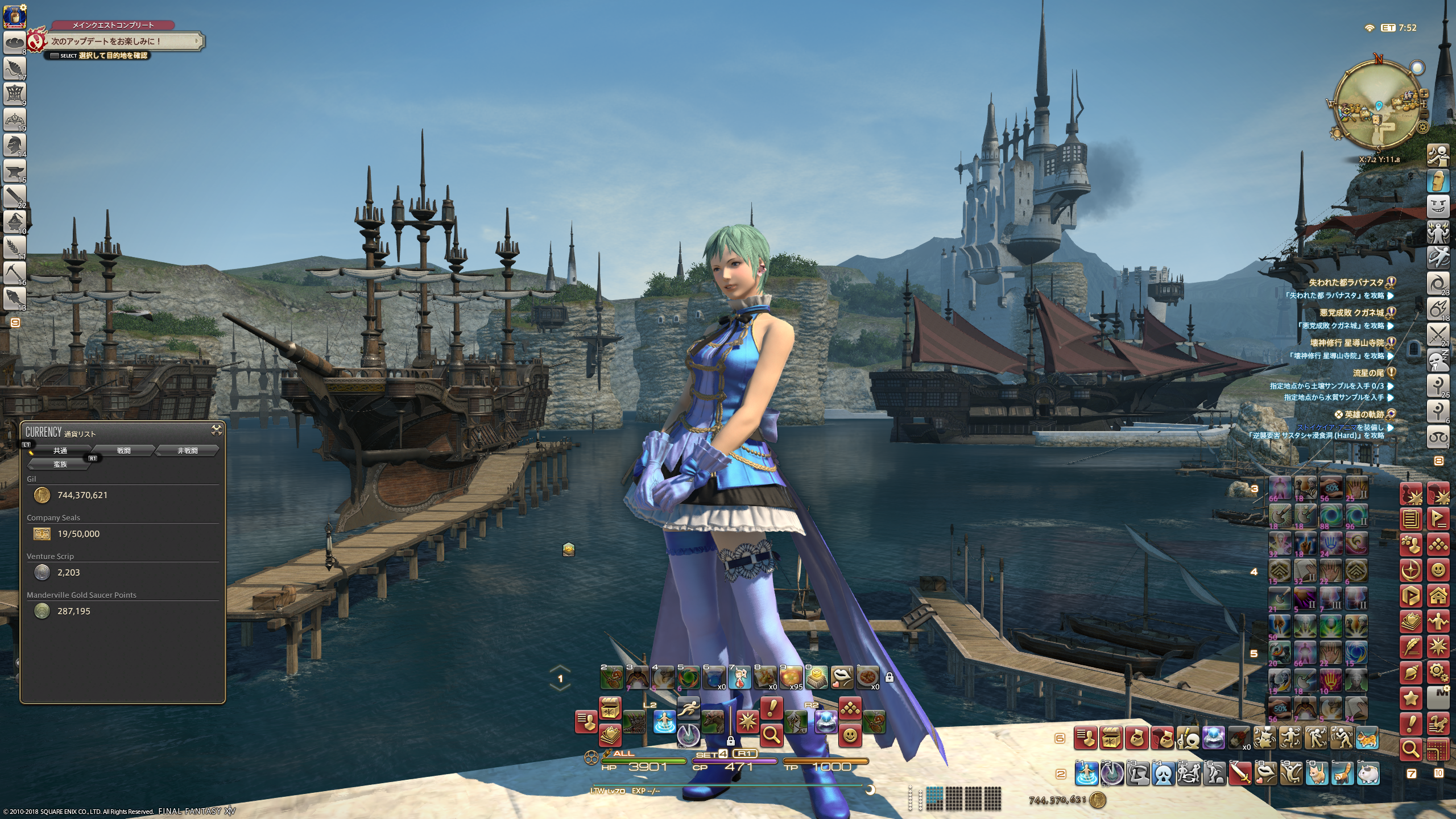Select the fisher fish job icon
This screenshot has height=819, width=1456.
point(14,297)
